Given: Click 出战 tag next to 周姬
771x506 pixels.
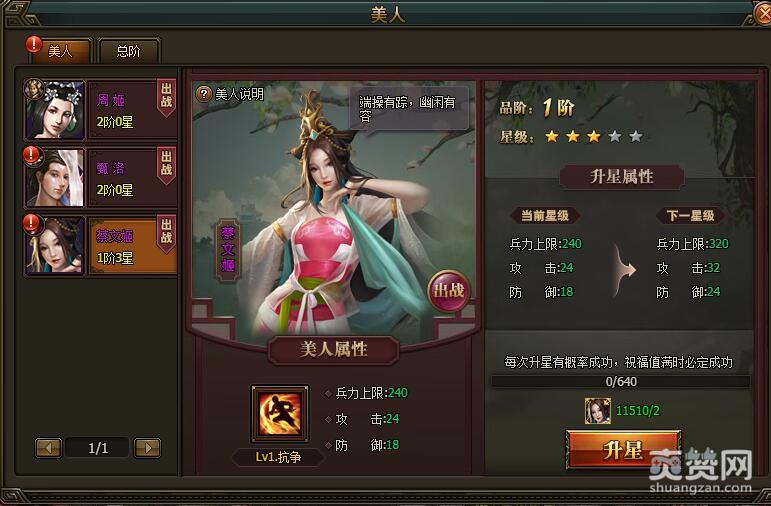Looking at the screenshot, I should [167, 97].
